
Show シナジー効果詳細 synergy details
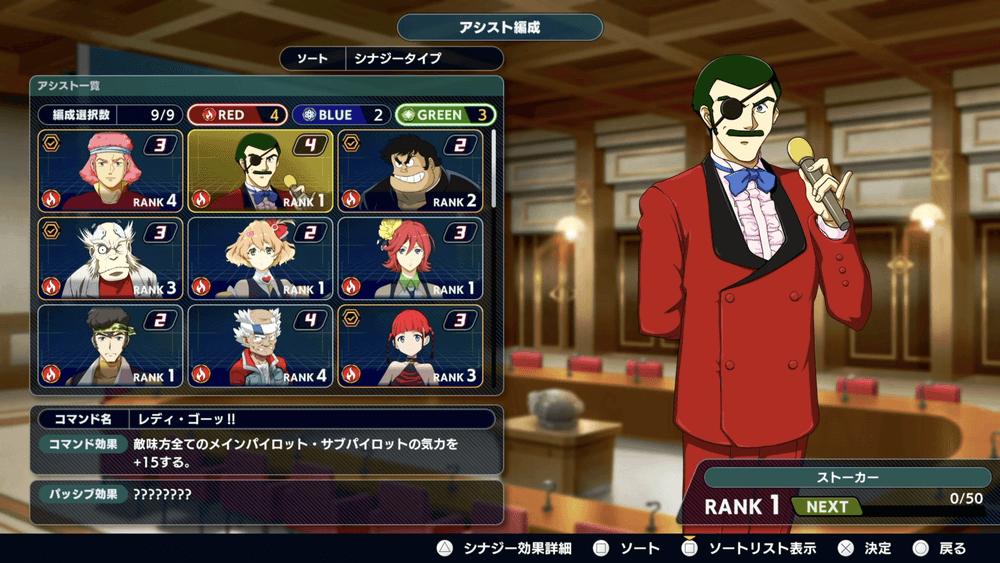pos(505,549)
